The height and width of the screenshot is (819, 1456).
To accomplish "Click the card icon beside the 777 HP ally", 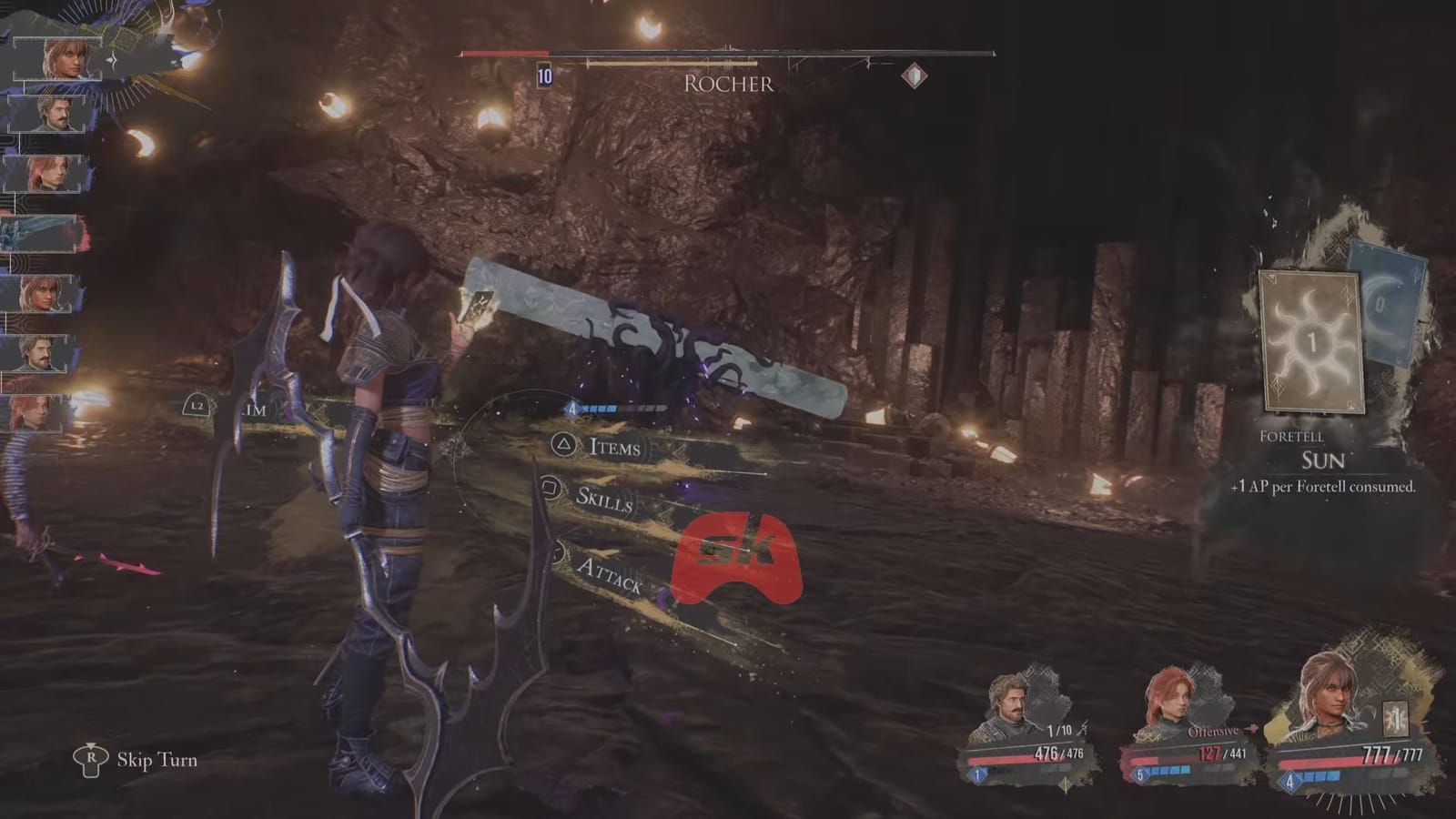I will pos(1395,716).
